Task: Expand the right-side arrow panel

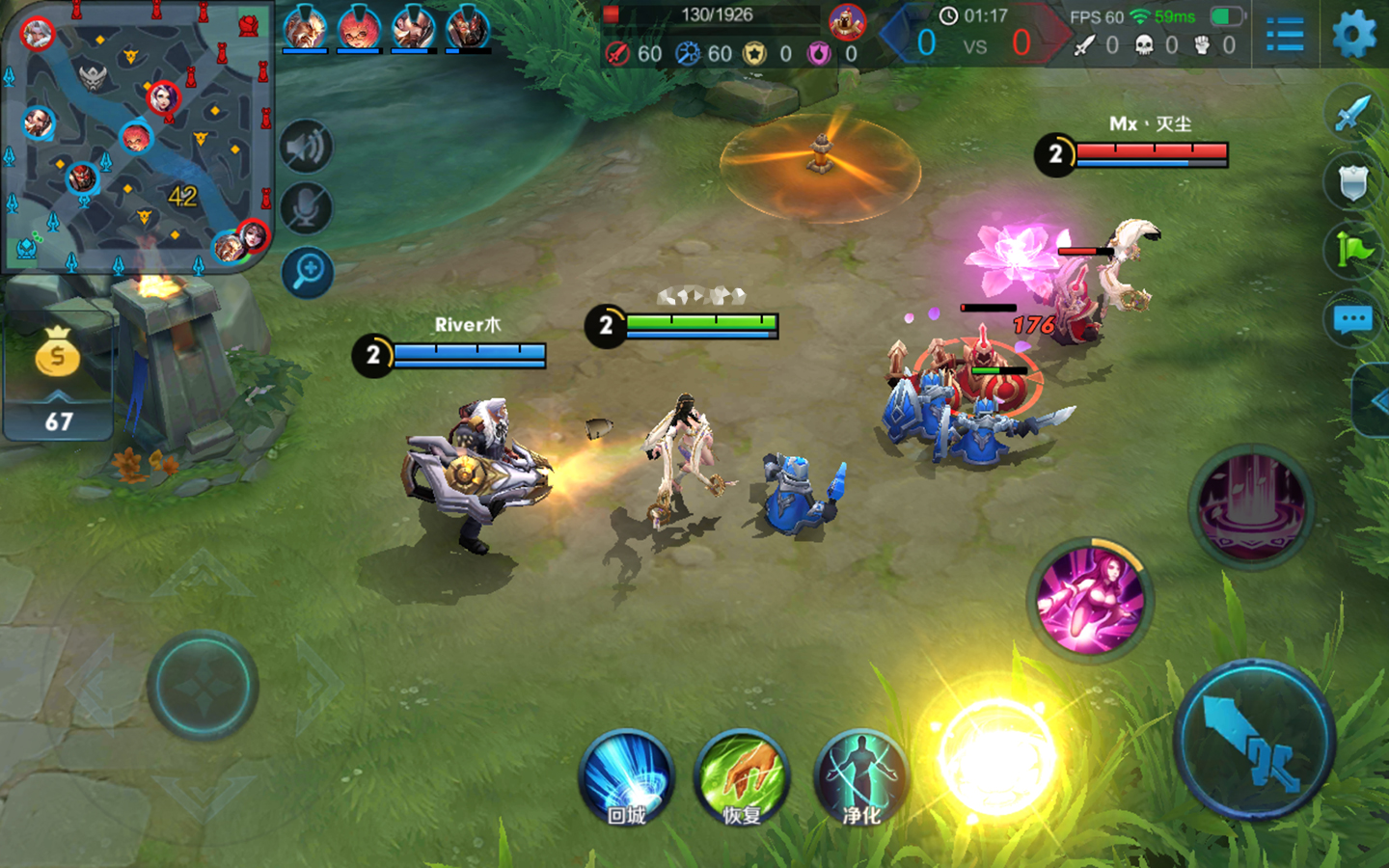Action: (x=1375, y=401)
